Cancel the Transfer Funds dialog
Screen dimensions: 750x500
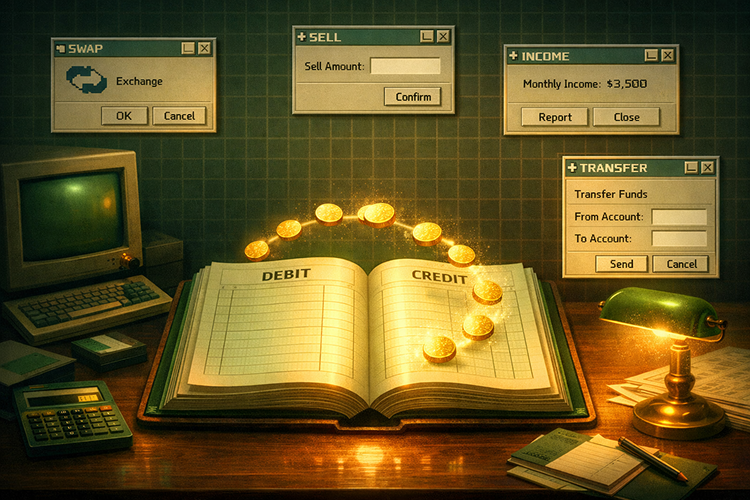681,264
